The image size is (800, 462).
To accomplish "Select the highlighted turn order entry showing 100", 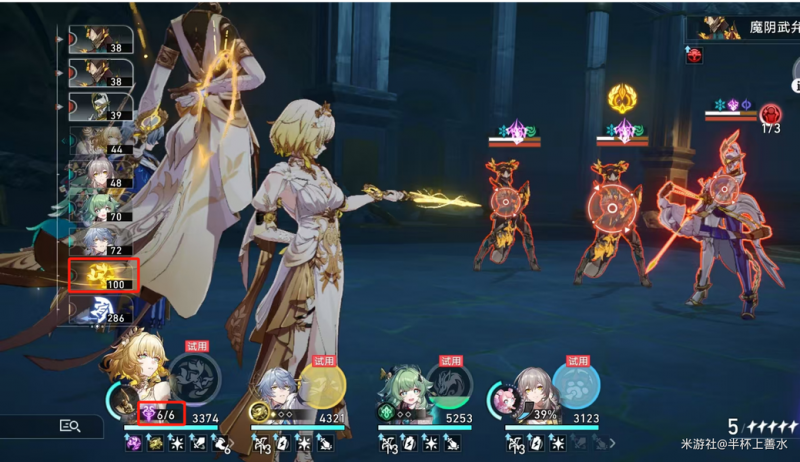I will click(102, 274).
